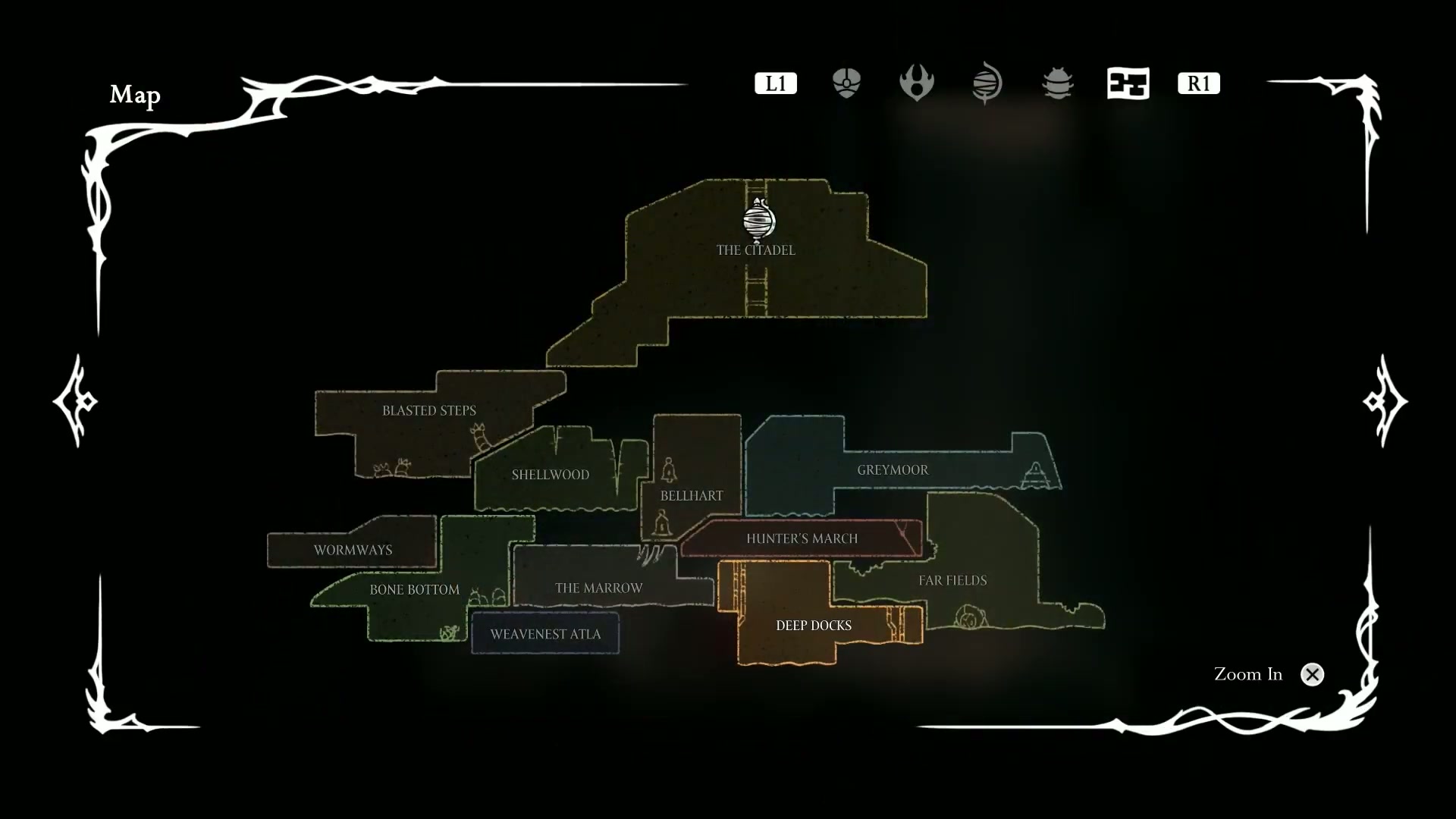Screen dimensions: 1456x819
Task: Select the Deep Docks map region
Action: [x=813, y=626]
